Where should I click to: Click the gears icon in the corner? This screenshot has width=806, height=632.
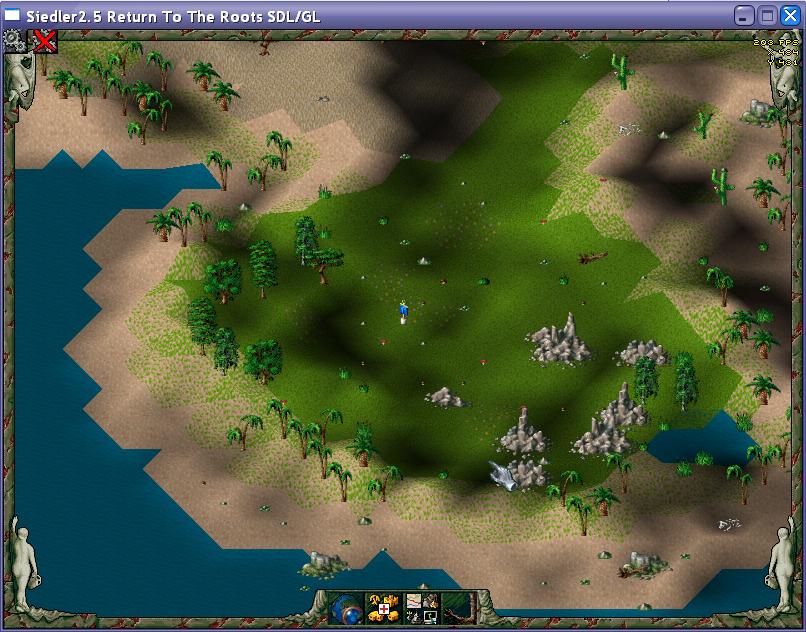point(14,40)
